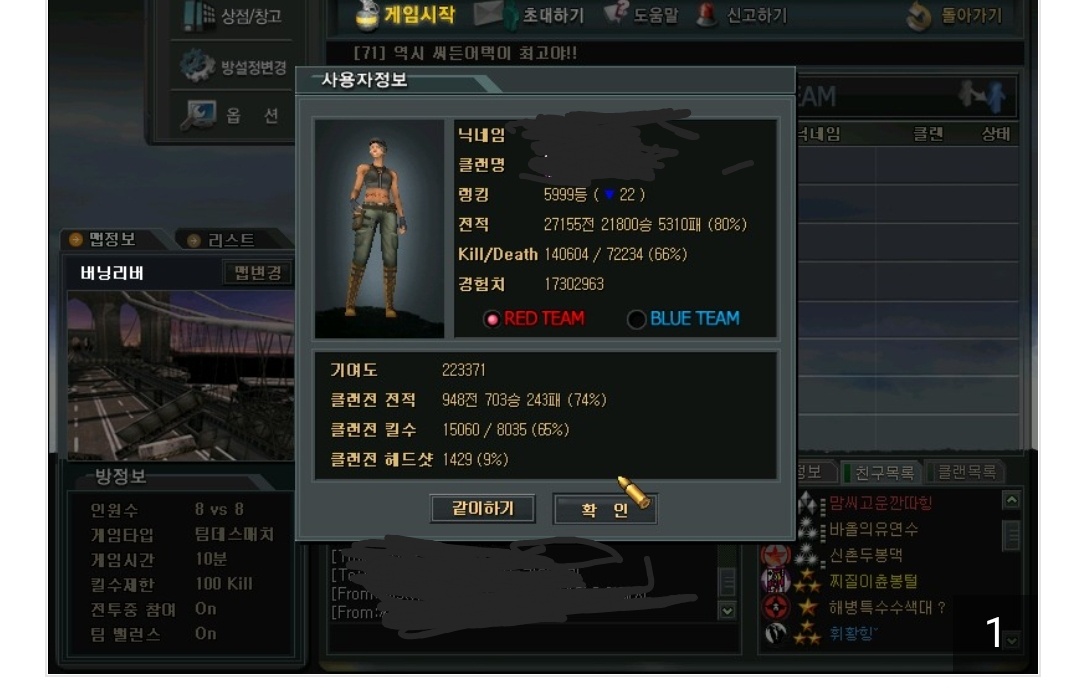This screenshot has height=693, width=1080.
Task: Go back using the 돌아가기 button
Action: (x=955, y=15)
